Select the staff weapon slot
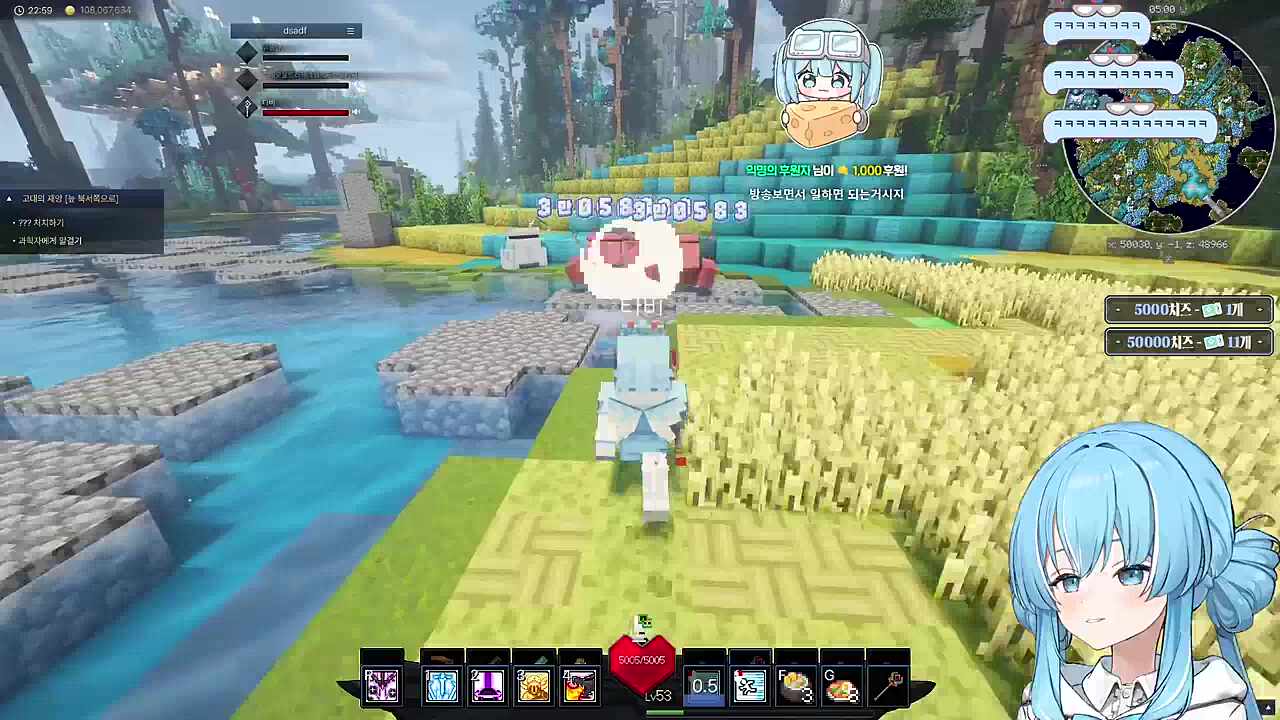Image resolution: width=1280 pixels, height=720 pixels. point(889,686)
